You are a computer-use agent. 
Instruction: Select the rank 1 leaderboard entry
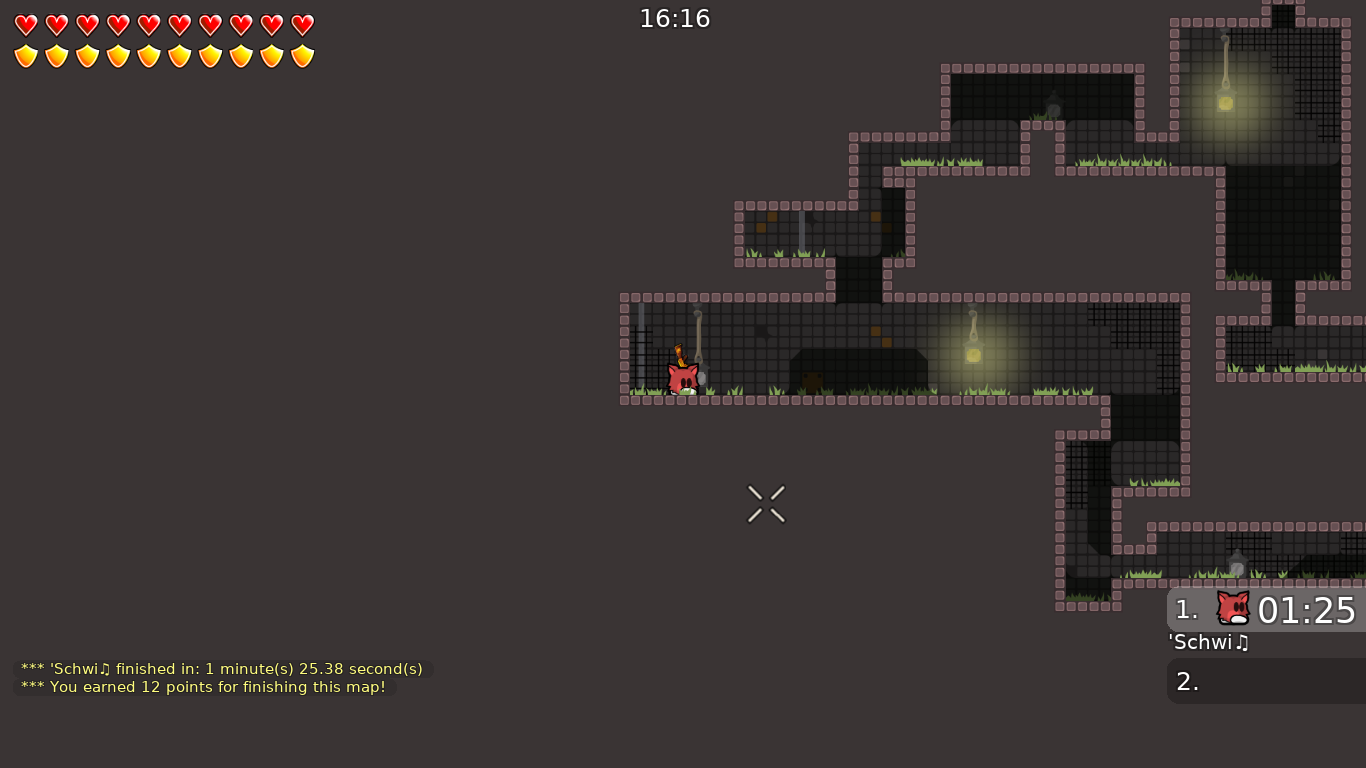point(1265,609)
